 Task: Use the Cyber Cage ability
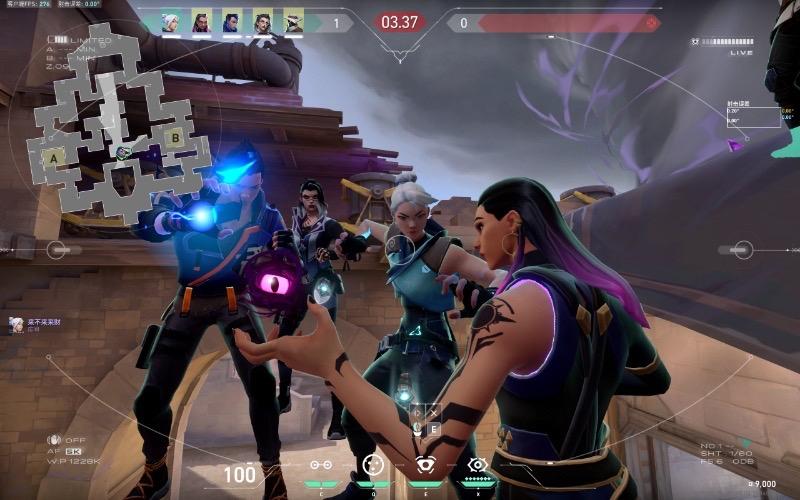(372, 464)
